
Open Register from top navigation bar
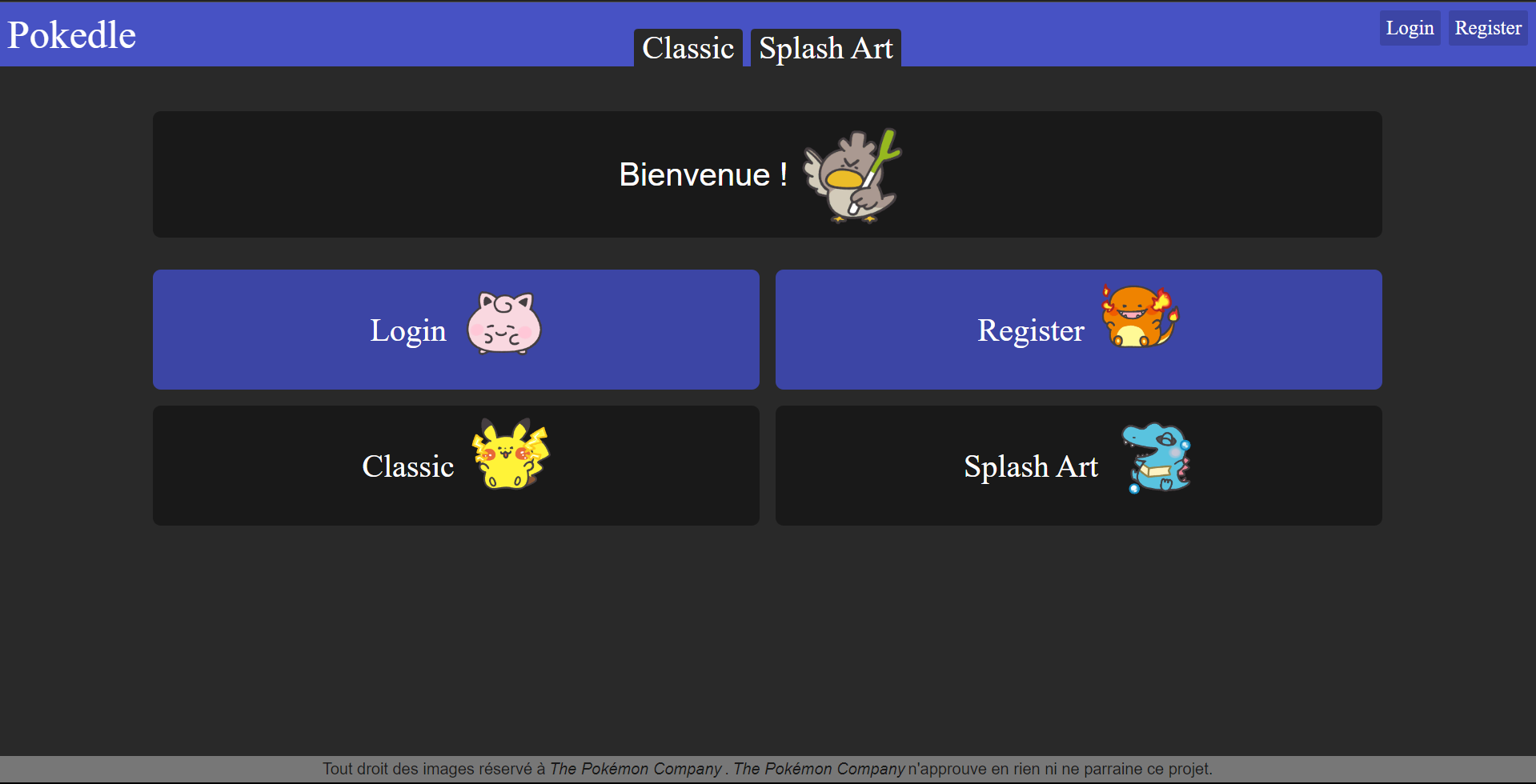(x=1487, y=26)
